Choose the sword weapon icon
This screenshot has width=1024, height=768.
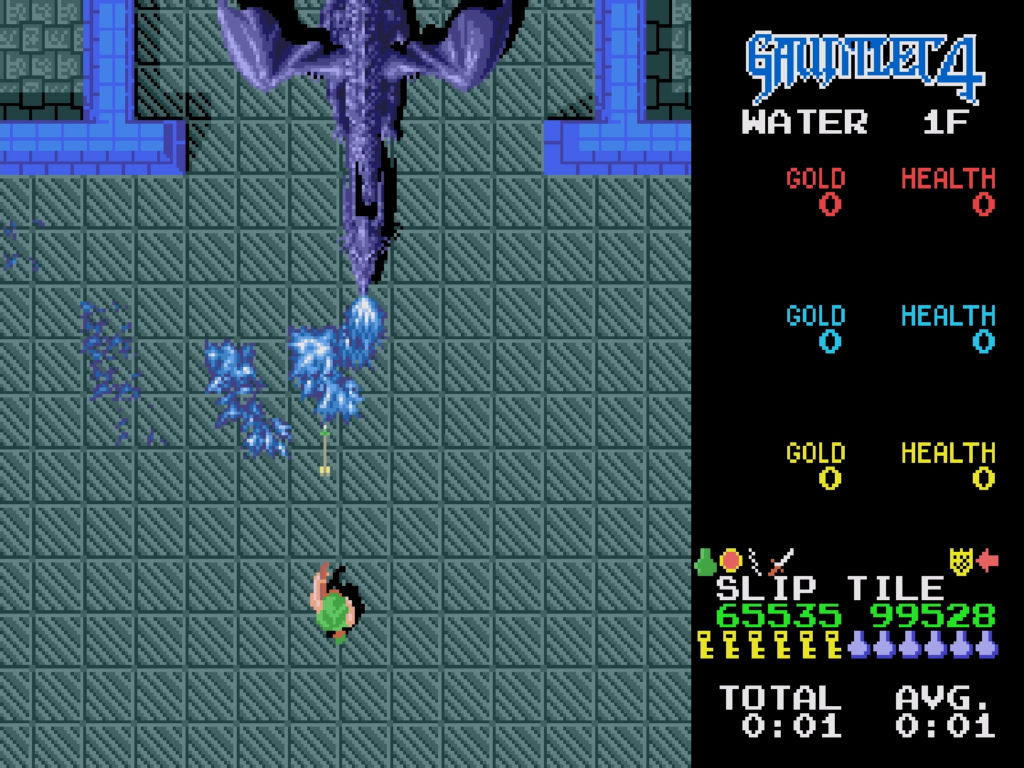(x=782, y=561)
